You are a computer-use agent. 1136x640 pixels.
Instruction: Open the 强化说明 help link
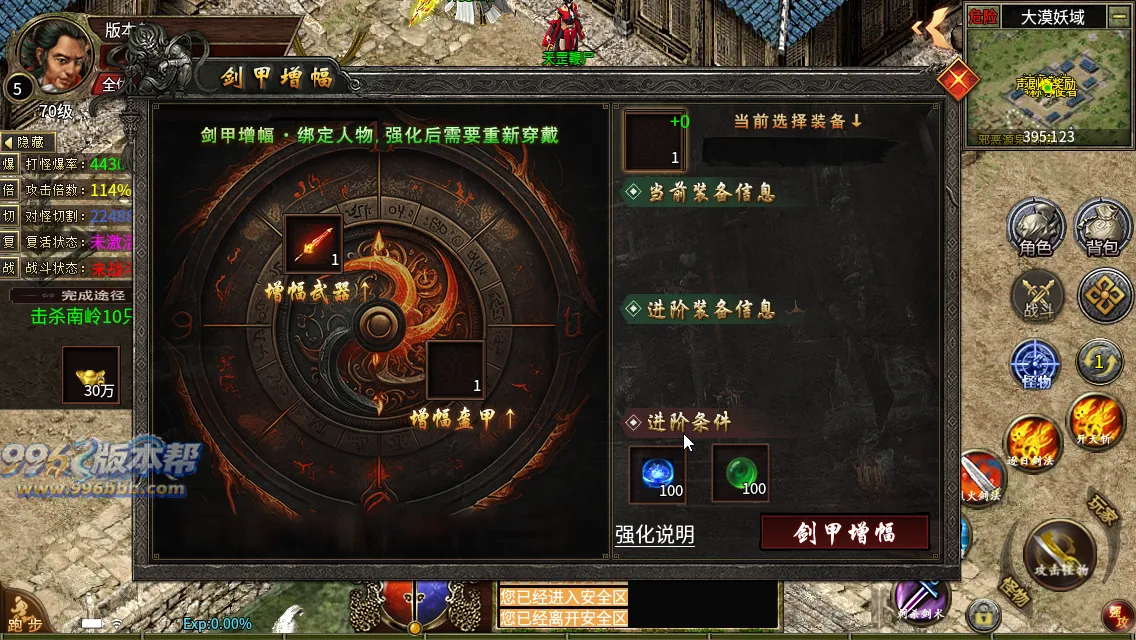[x=655, y=535]
